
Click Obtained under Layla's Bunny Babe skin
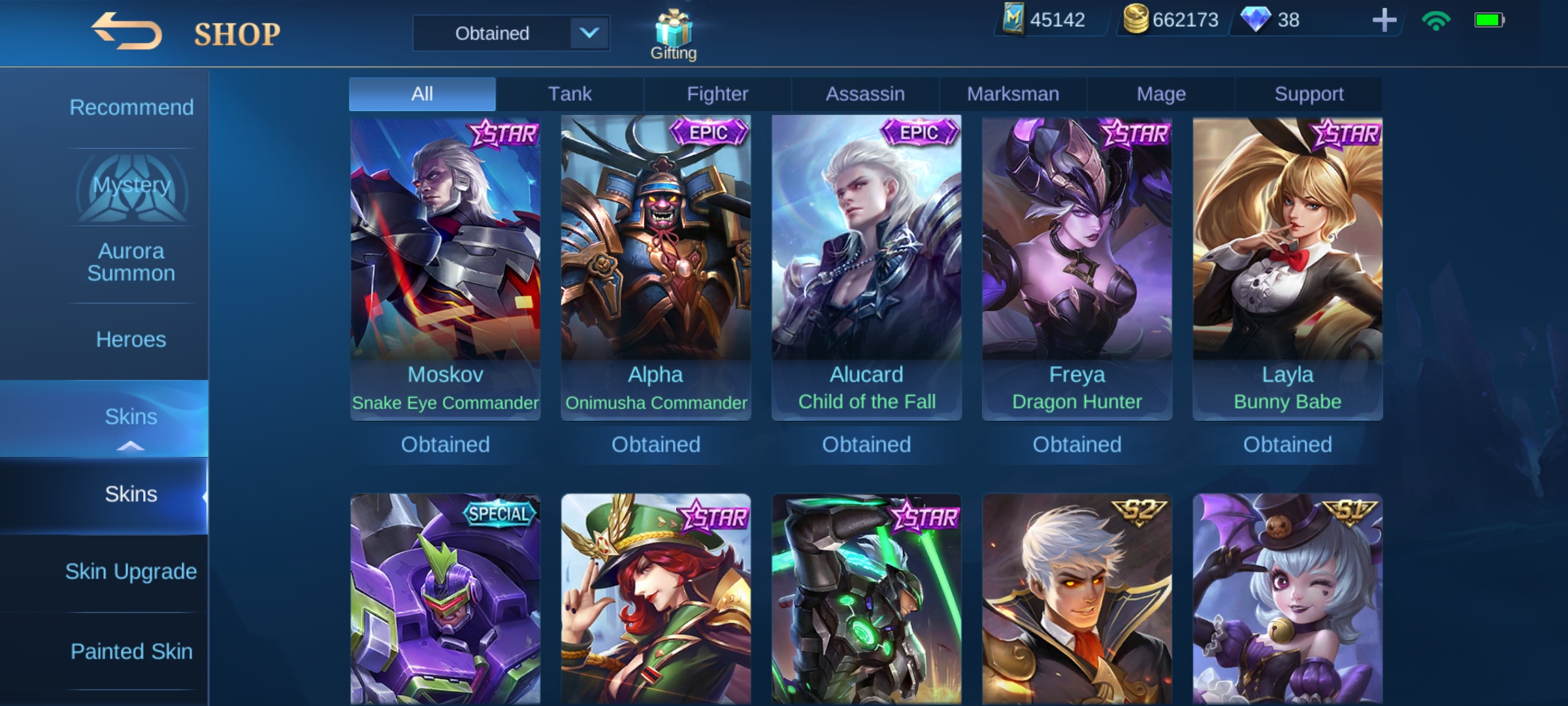[x=1287, y=445]
